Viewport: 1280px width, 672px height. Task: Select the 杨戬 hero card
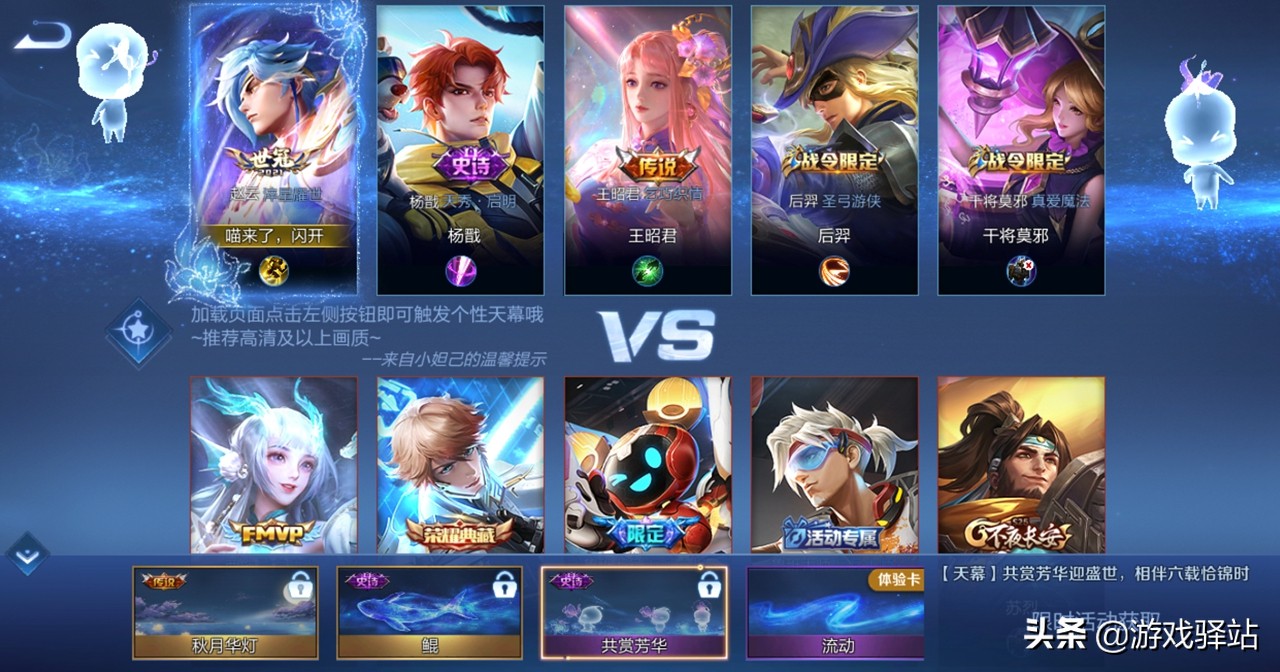pos(460,150)
